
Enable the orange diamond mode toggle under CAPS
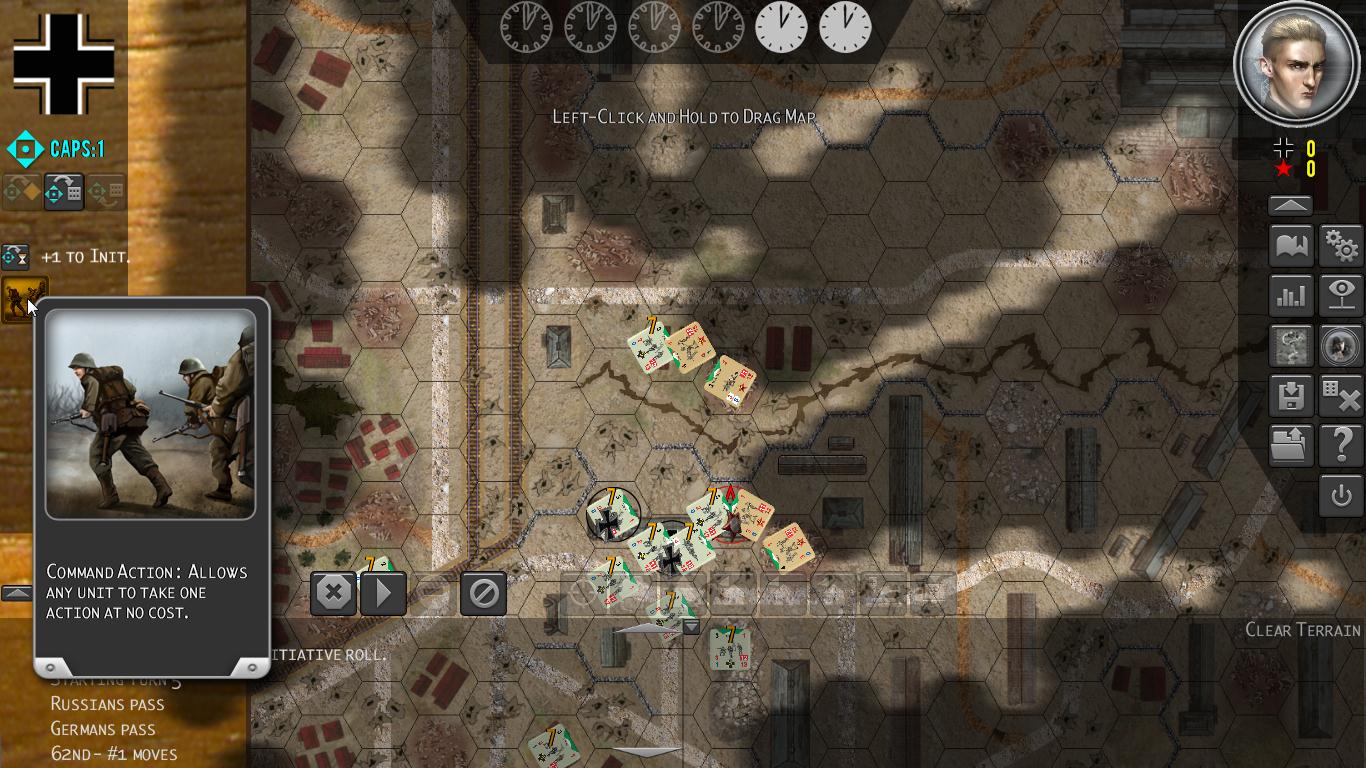coord(20,191)
